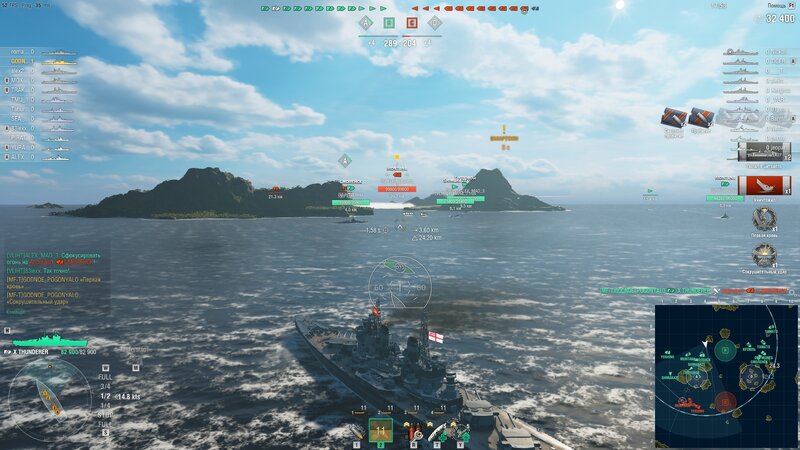Select the capture point D indicator
The width and height of the screenshot is (800, 450).
point(434,22)
